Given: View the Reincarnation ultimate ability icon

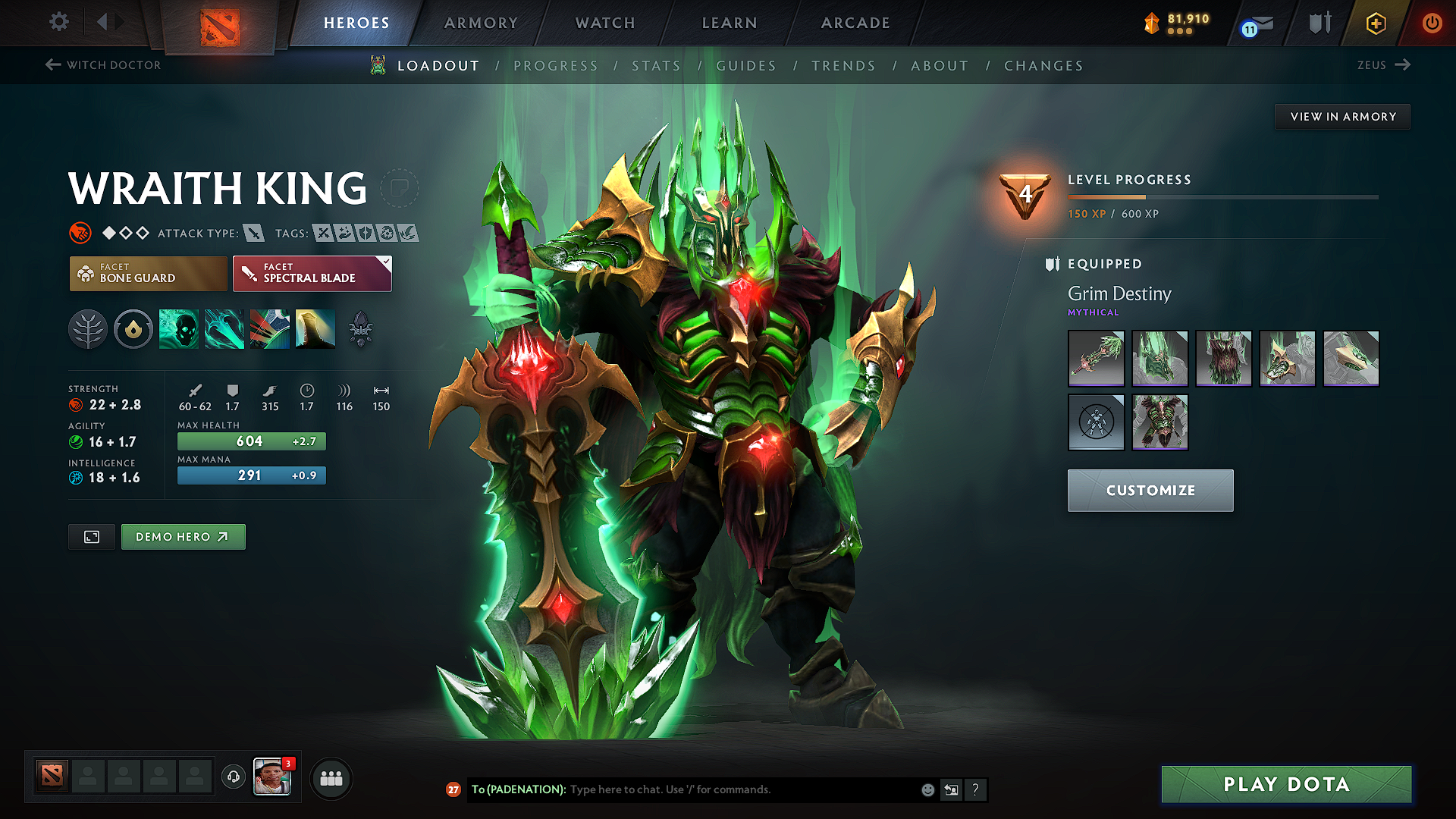Looking at the screenshot, I should [x=315, y=329].
